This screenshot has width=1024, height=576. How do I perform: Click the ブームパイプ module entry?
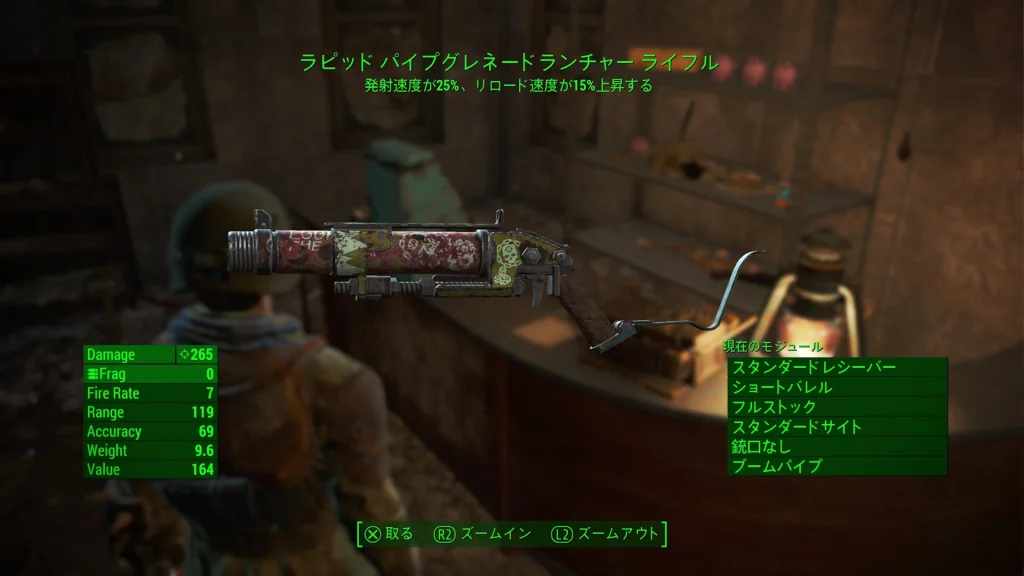point(836,466)
